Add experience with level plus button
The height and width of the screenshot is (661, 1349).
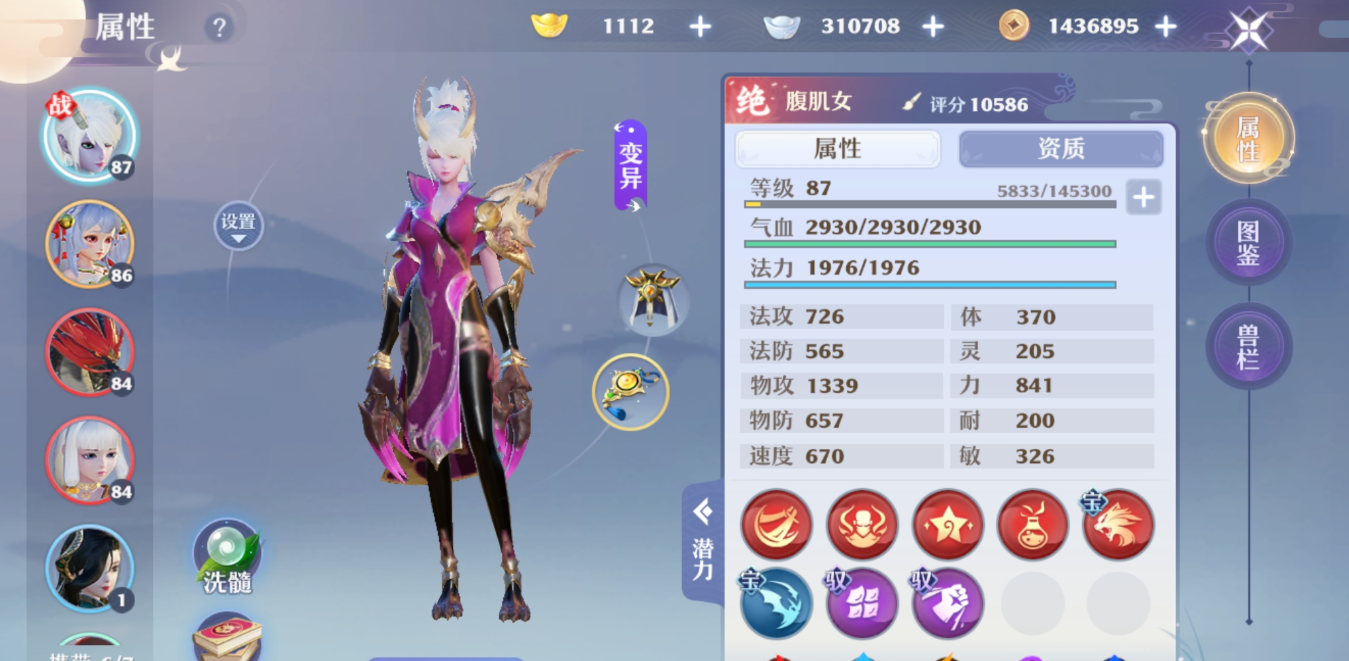click(1143, 197)
